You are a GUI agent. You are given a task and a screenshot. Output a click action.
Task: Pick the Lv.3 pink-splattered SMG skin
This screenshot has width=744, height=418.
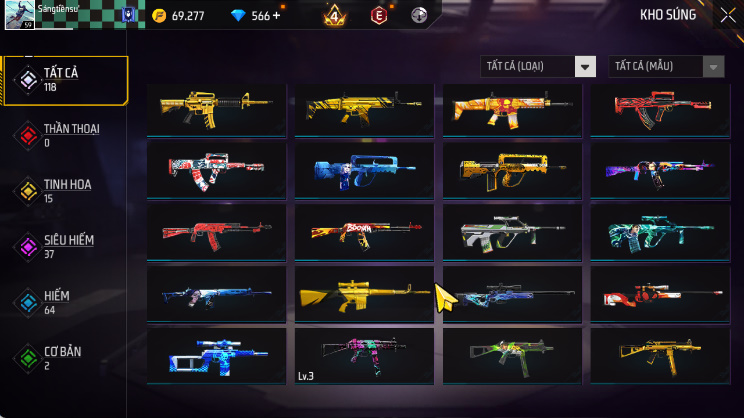coord(364,353)
